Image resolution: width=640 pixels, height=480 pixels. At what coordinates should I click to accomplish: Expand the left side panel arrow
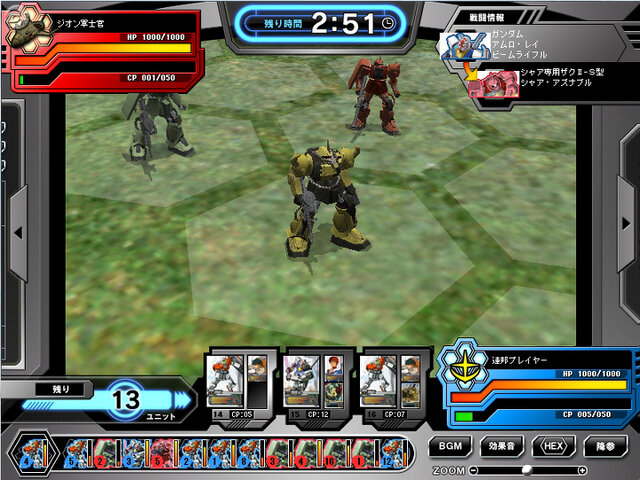tap(17, 232)
